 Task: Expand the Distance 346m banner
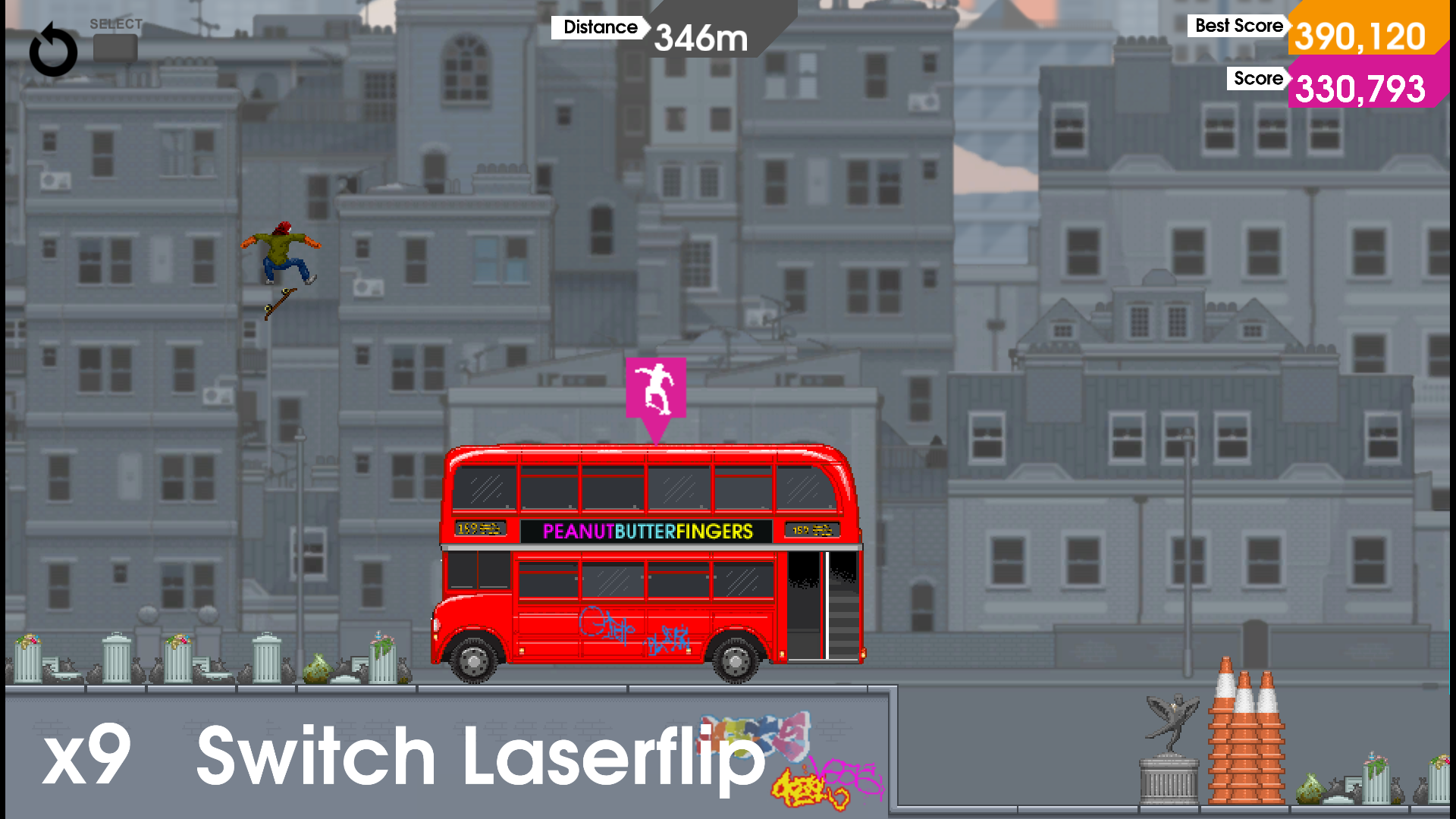coord(667,30)
